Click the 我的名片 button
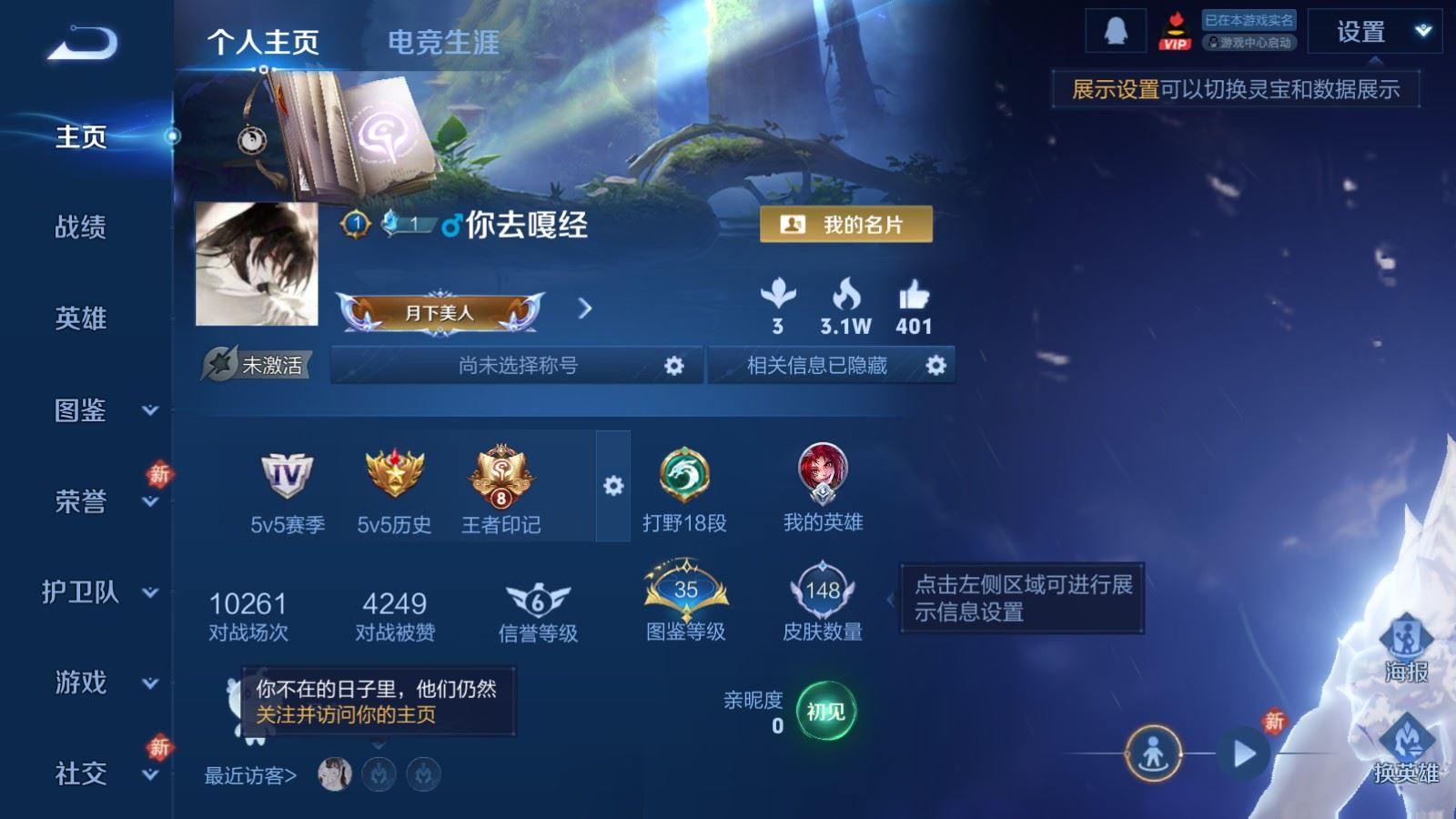The image size is (1456, 819). pyautogui.click(x=845, y=225)
